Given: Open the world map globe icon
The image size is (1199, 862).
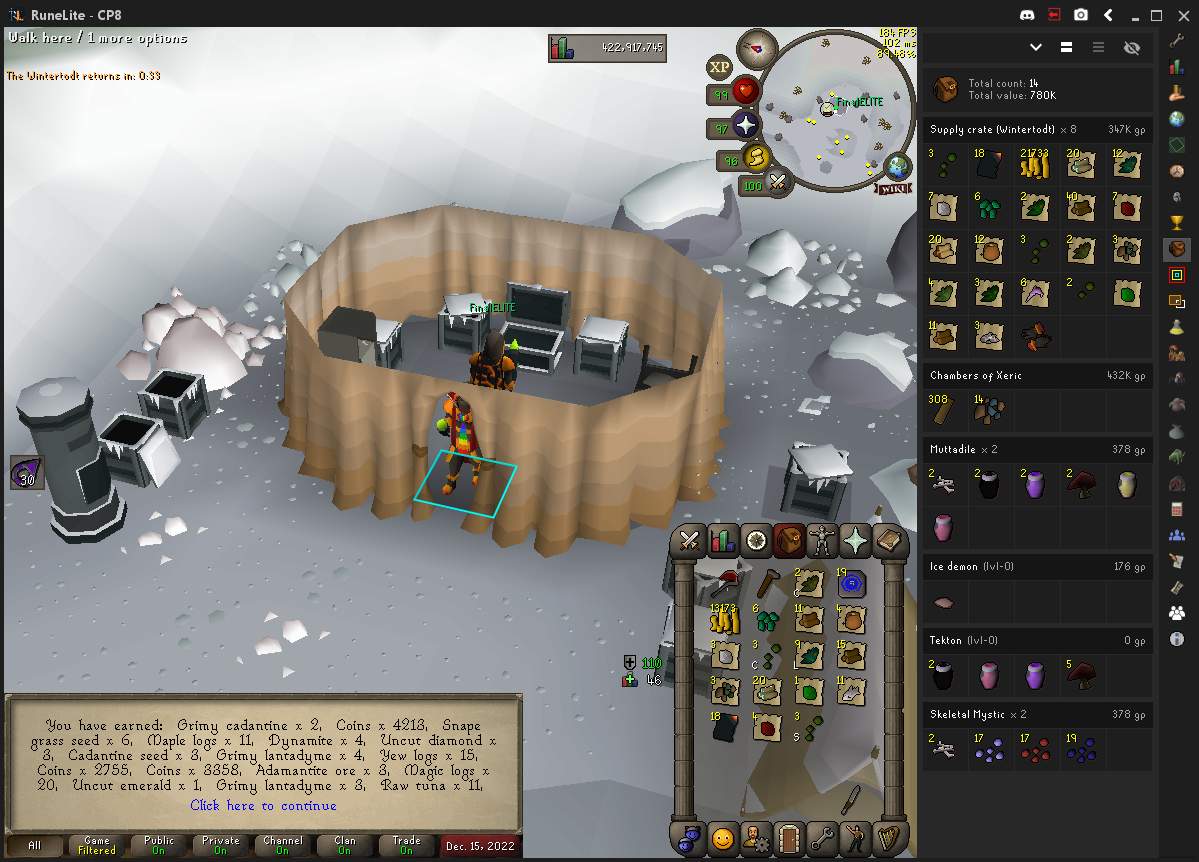Looking at the screenshot, I should point(897,166).
